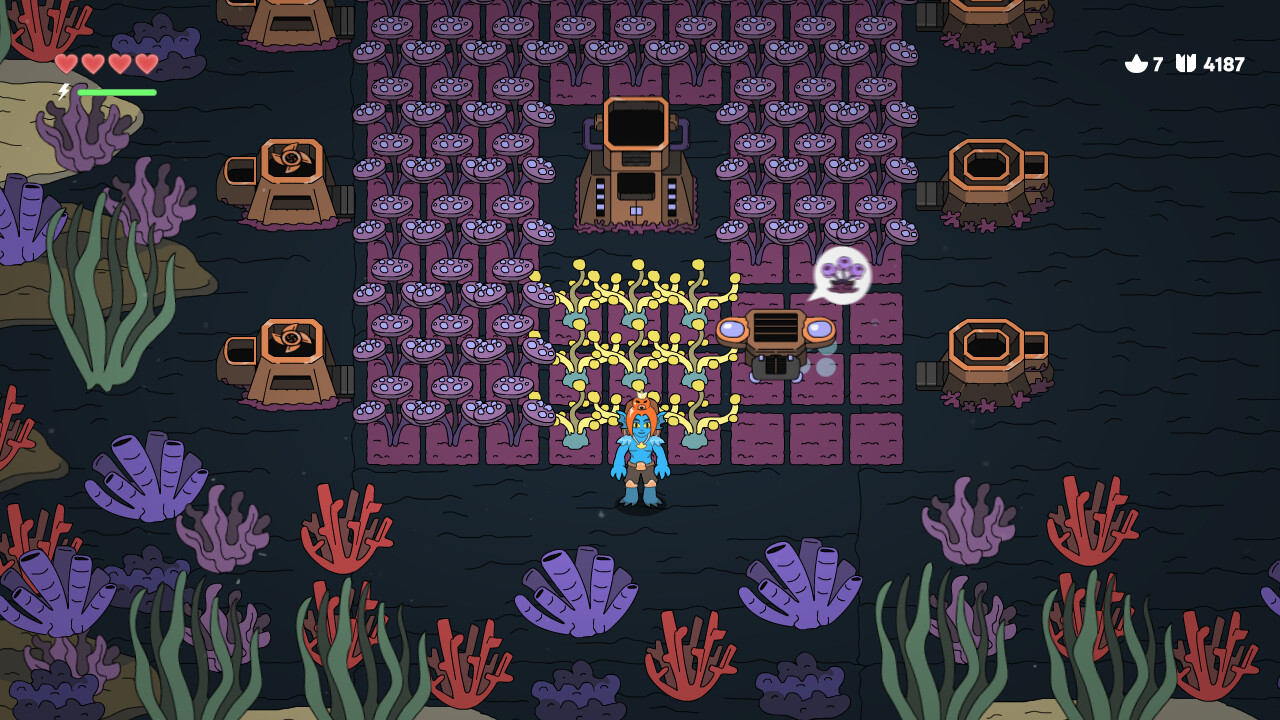Image resolution: width=1280 pixels, height=720 pixels.
Task: Click the lightning stamina icon
Action: 63,91
